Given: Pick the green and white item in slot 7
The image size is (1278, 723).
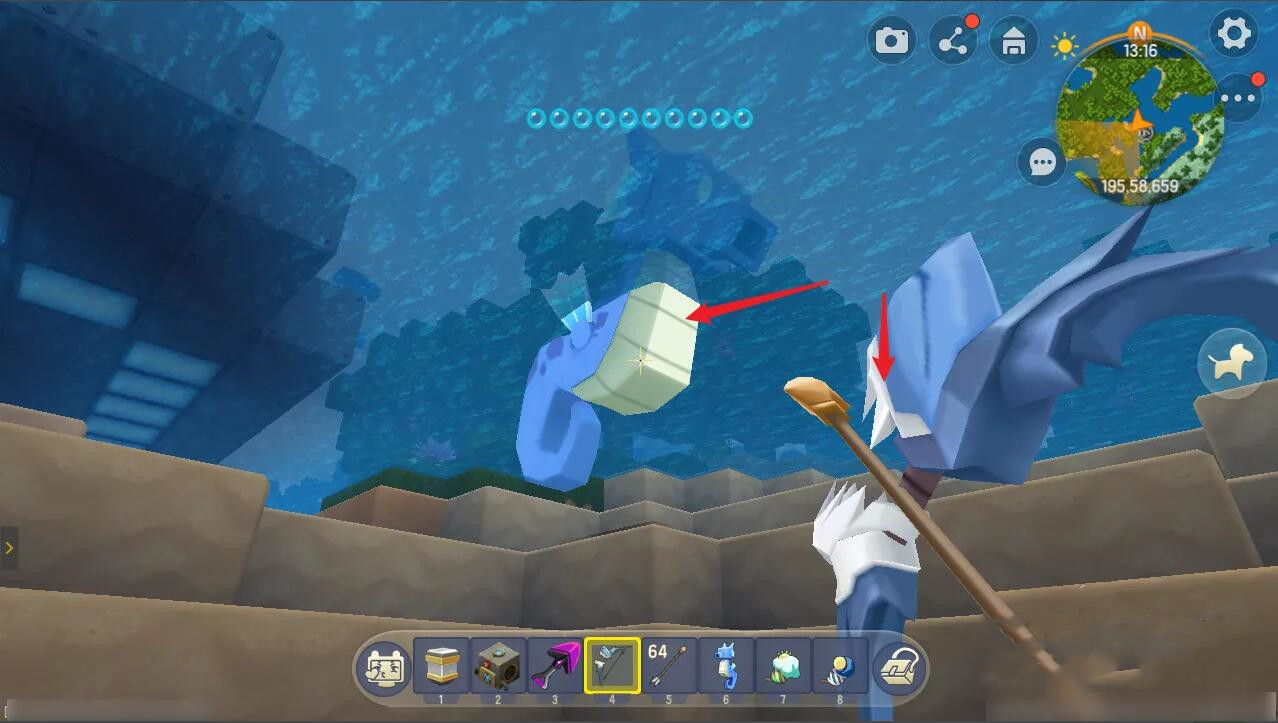Looking at the screenshot, I should 783,666.
